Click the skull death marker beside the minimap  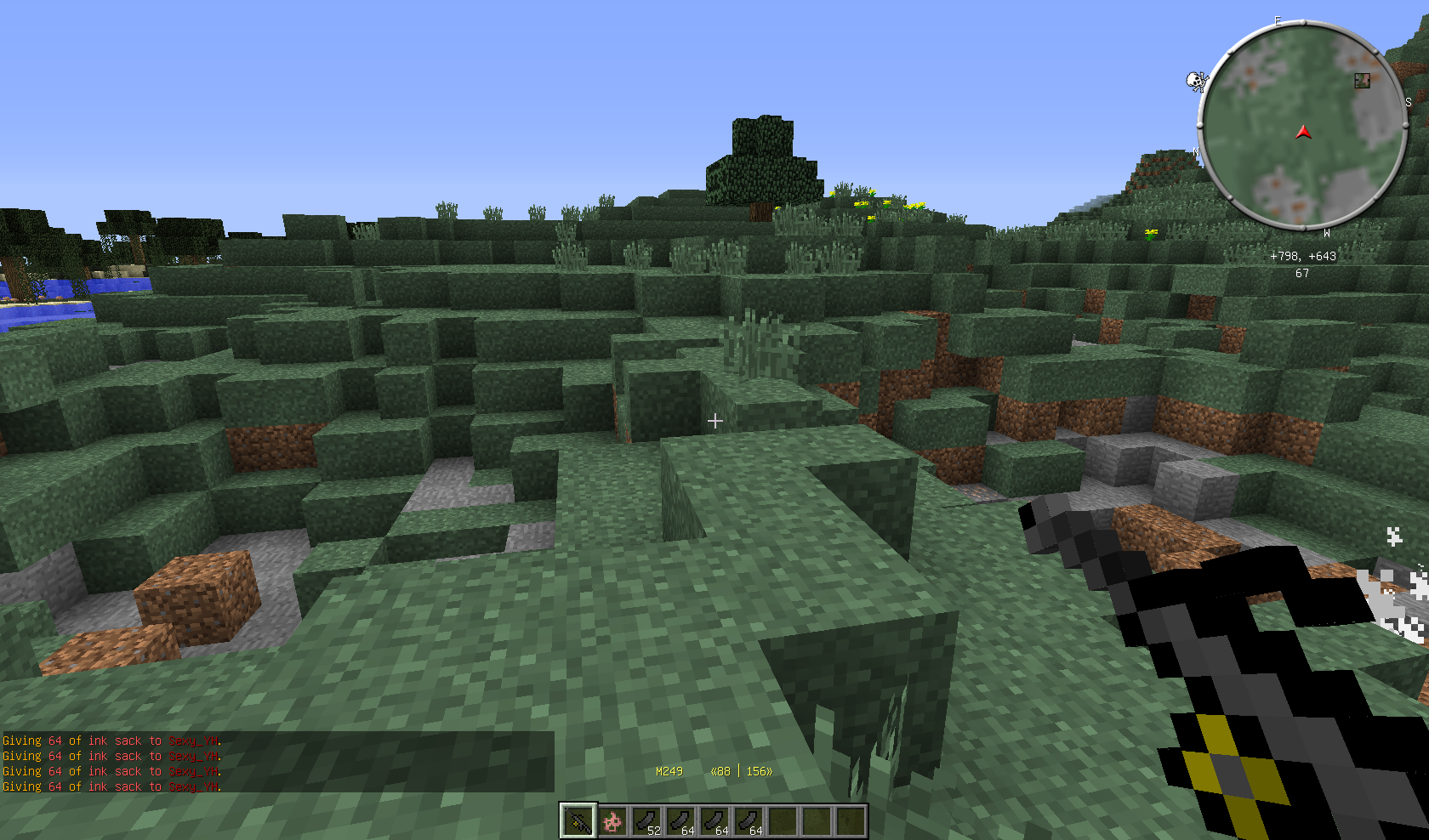[x=1197, y=81]
